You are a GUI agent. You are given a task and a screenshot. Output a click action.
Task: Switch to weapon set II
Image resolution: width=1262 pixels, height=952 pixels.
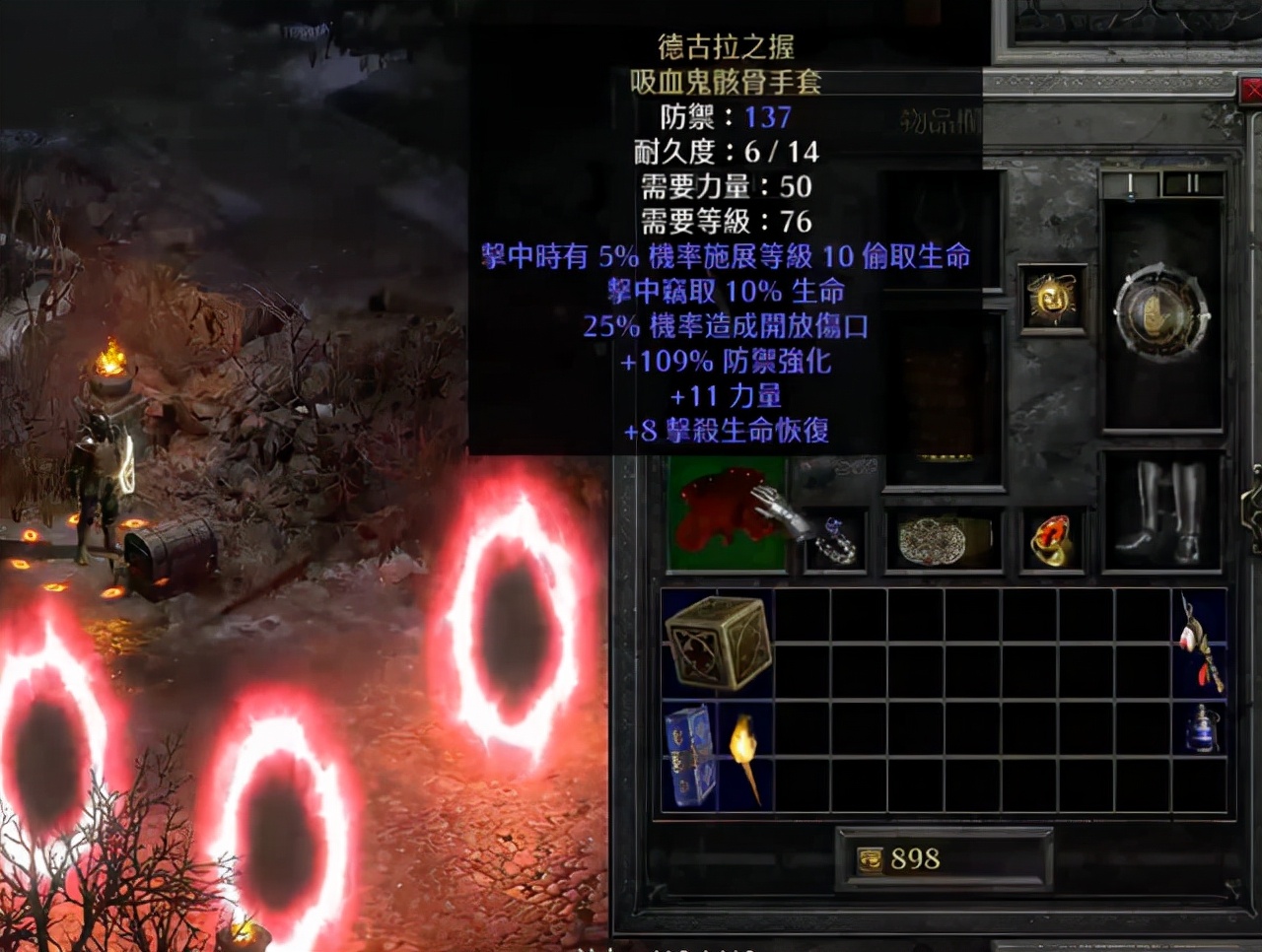[1192, 182]
